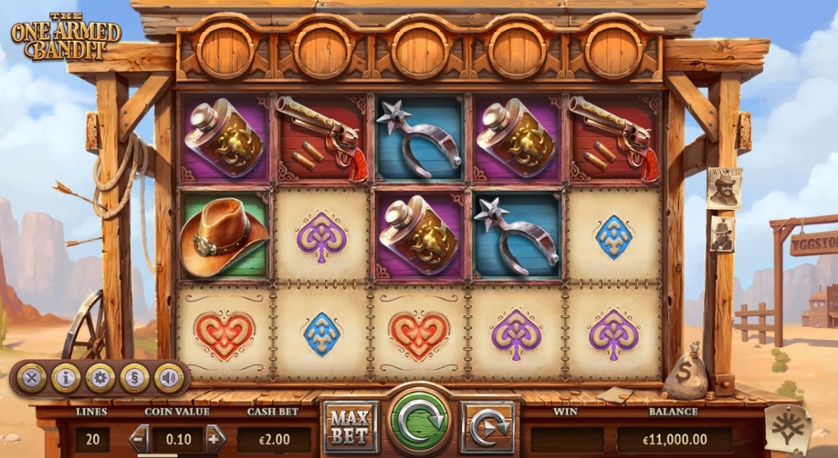The height and width of the screenshot is (458, 838).
Task: Increase the coin value with plus
Action: coord(215,438)
